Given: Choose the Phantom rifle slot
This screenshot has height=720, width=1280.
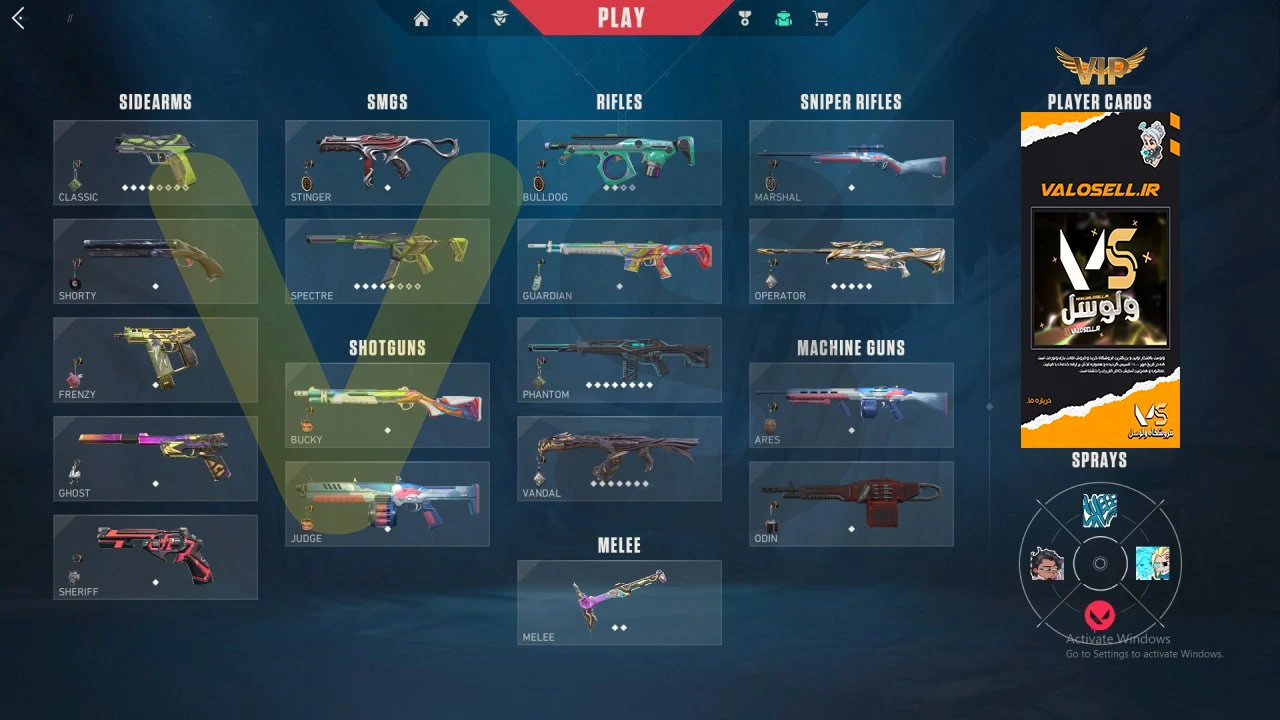Looking at the screenshot, I should [x=619, y=360].
